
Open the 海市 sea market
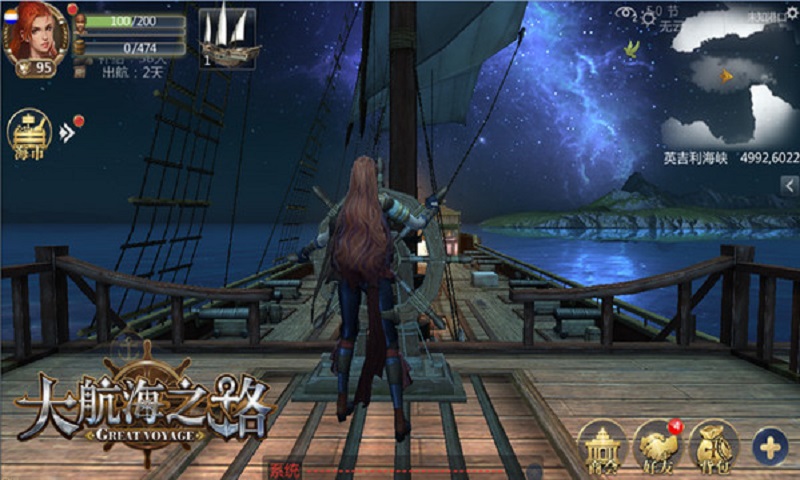coord(30,135)
